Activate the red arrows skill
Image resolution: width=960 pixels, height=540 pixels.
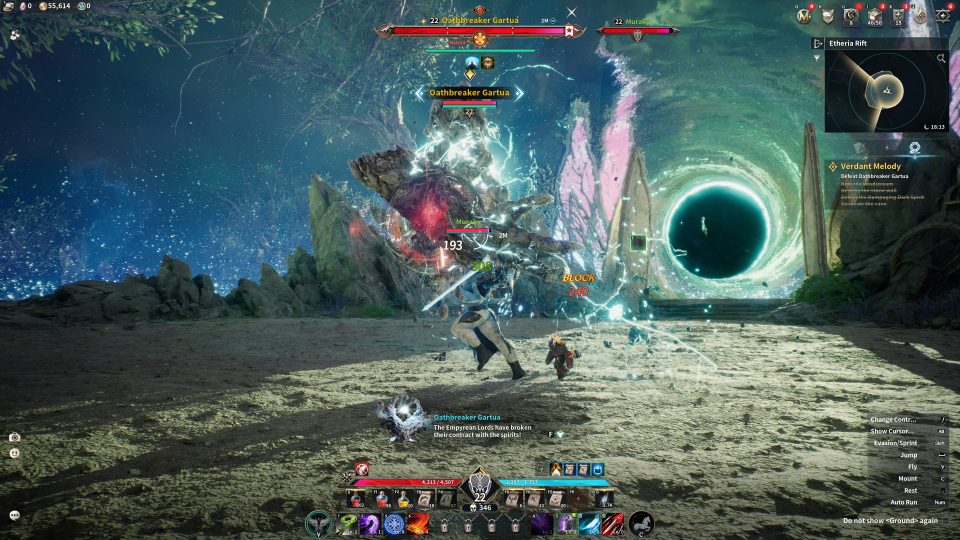(613, 523)
